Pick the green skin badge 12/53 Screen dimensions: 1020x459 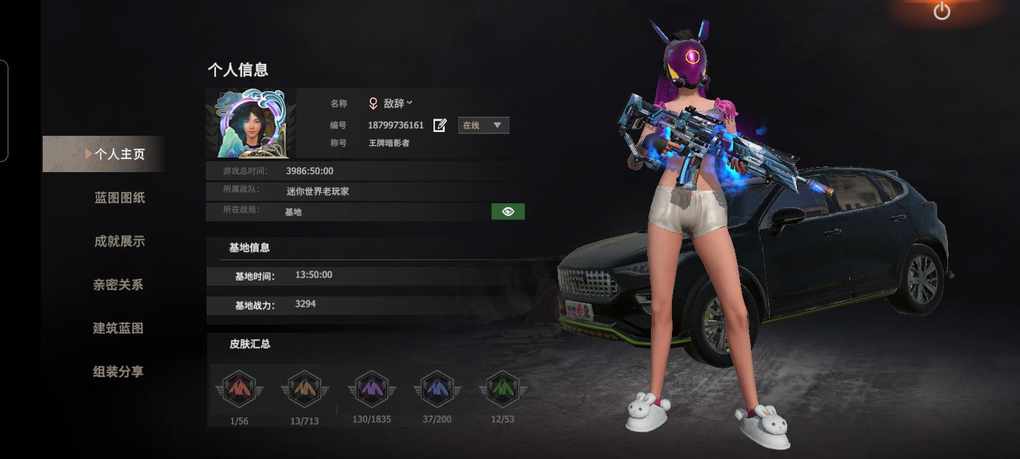[501, 388]
